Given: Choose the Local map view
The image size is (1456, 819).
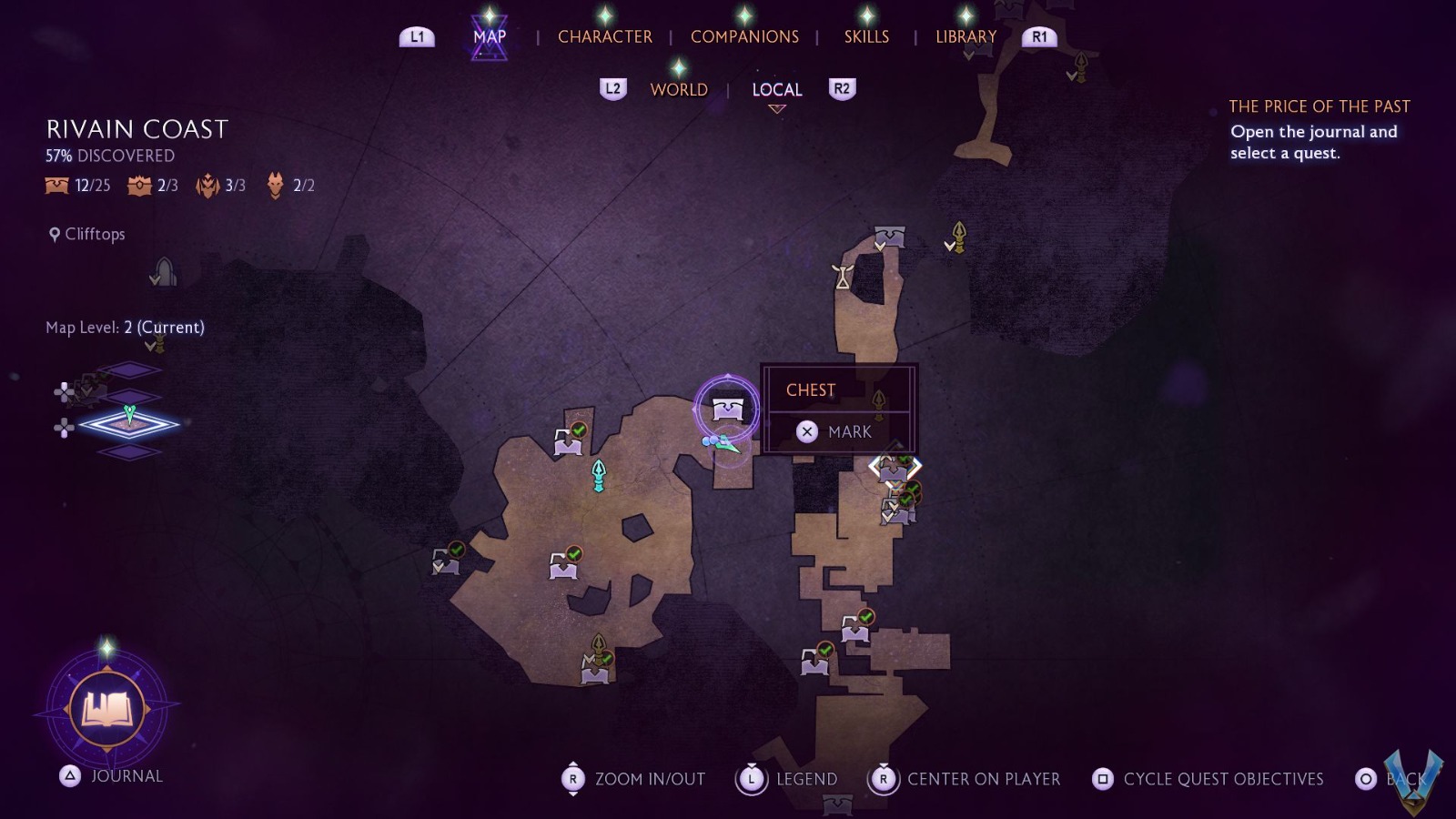Looking at the screenshot, I should 777,89.
